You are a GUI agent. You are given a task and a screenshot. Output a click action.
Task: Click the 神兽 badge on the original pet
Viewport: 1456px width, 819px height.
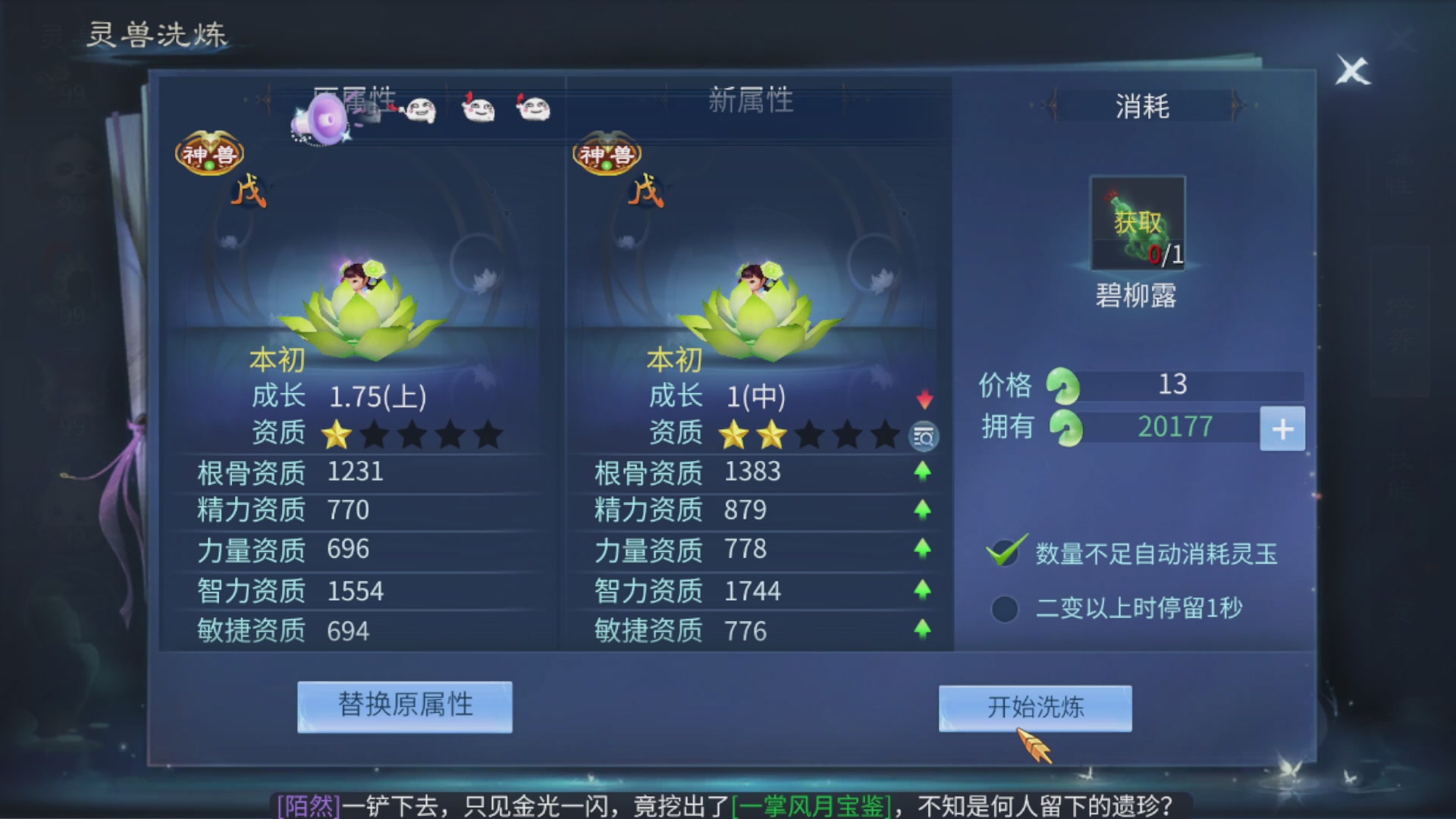210,153
